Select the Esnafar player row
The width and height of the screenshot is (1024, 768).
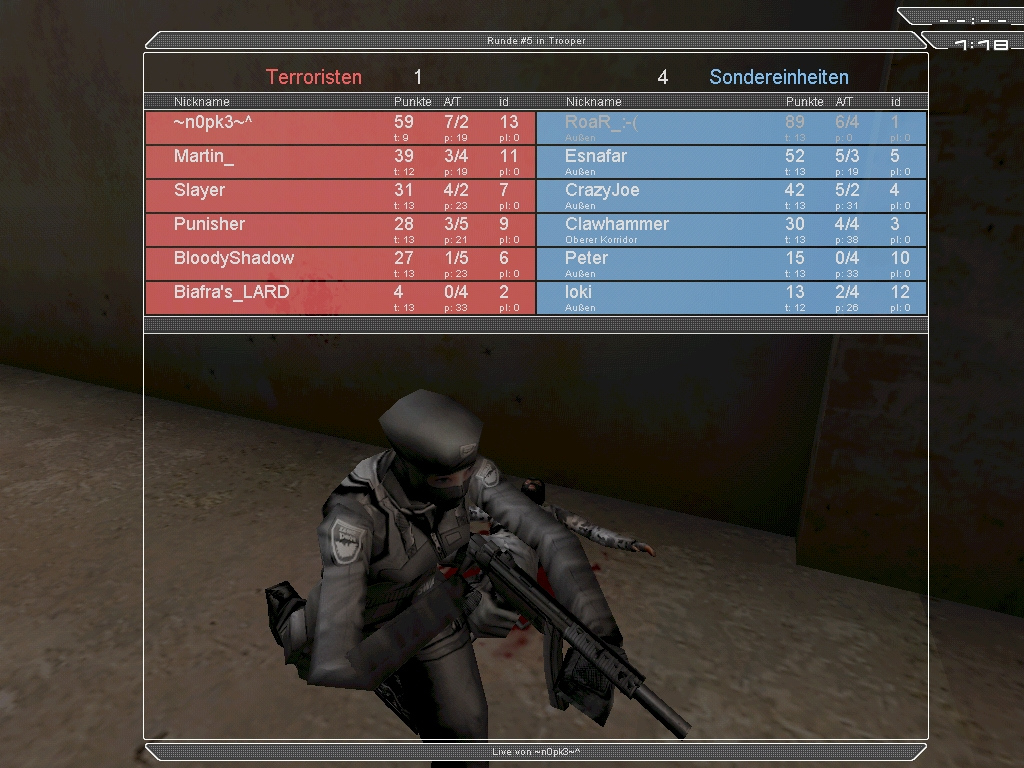click(x=731, y=162)
